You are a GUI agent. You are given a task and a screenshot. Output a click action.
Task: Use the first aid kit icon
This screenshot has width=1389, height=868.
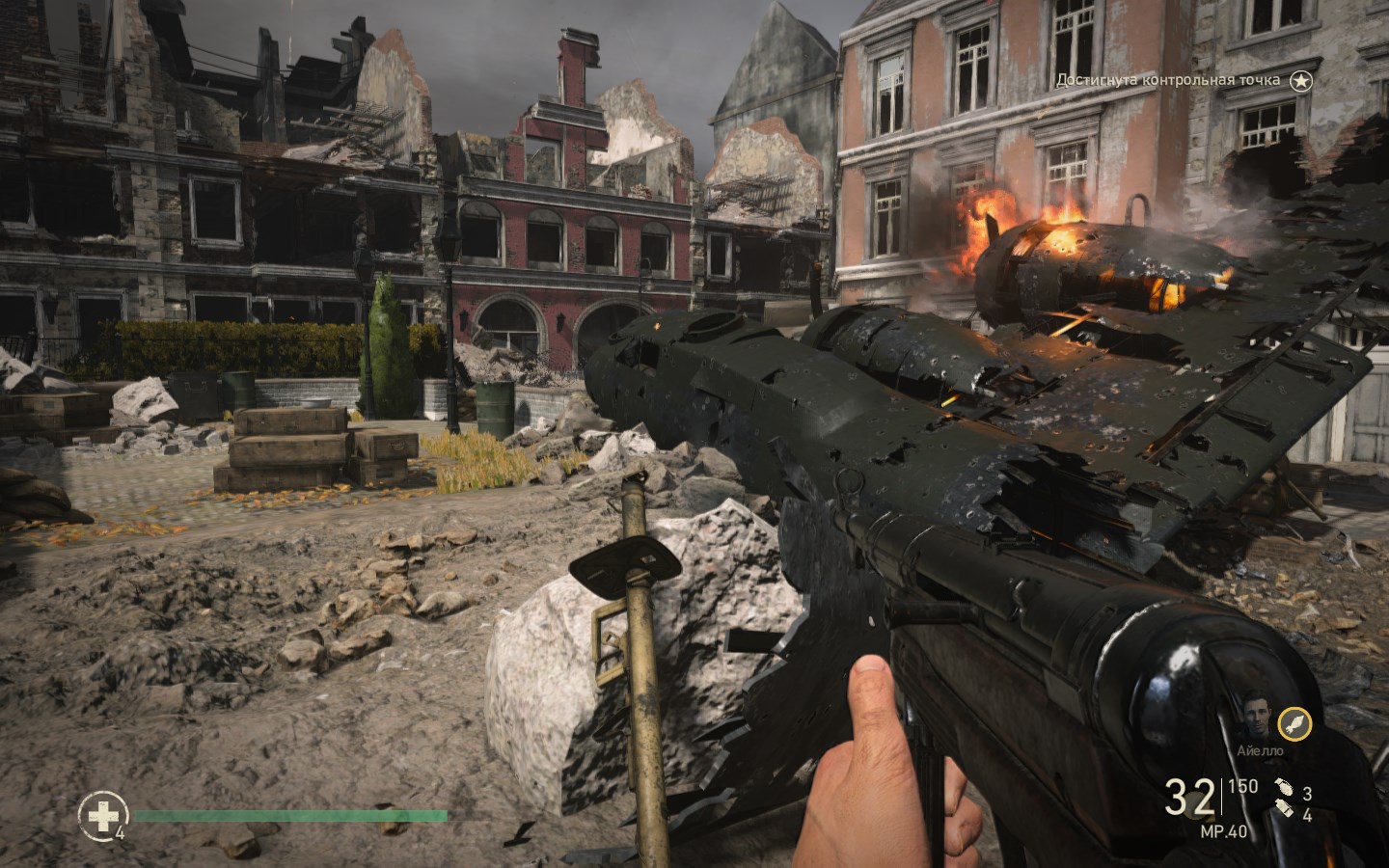(99, 816)
